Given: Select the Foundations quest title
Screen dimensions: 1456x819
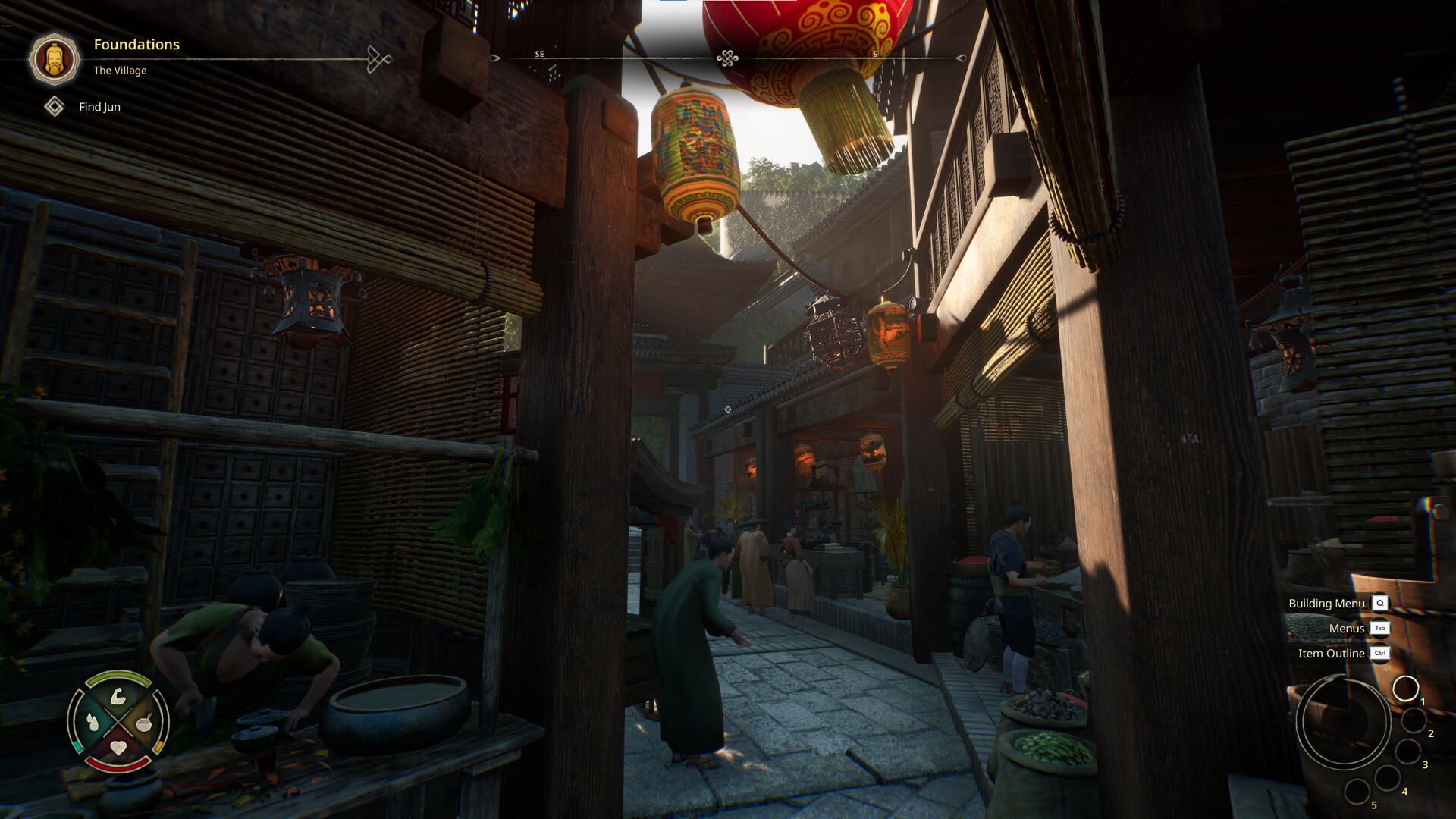Looking at the screenshot, I should 136,45.
